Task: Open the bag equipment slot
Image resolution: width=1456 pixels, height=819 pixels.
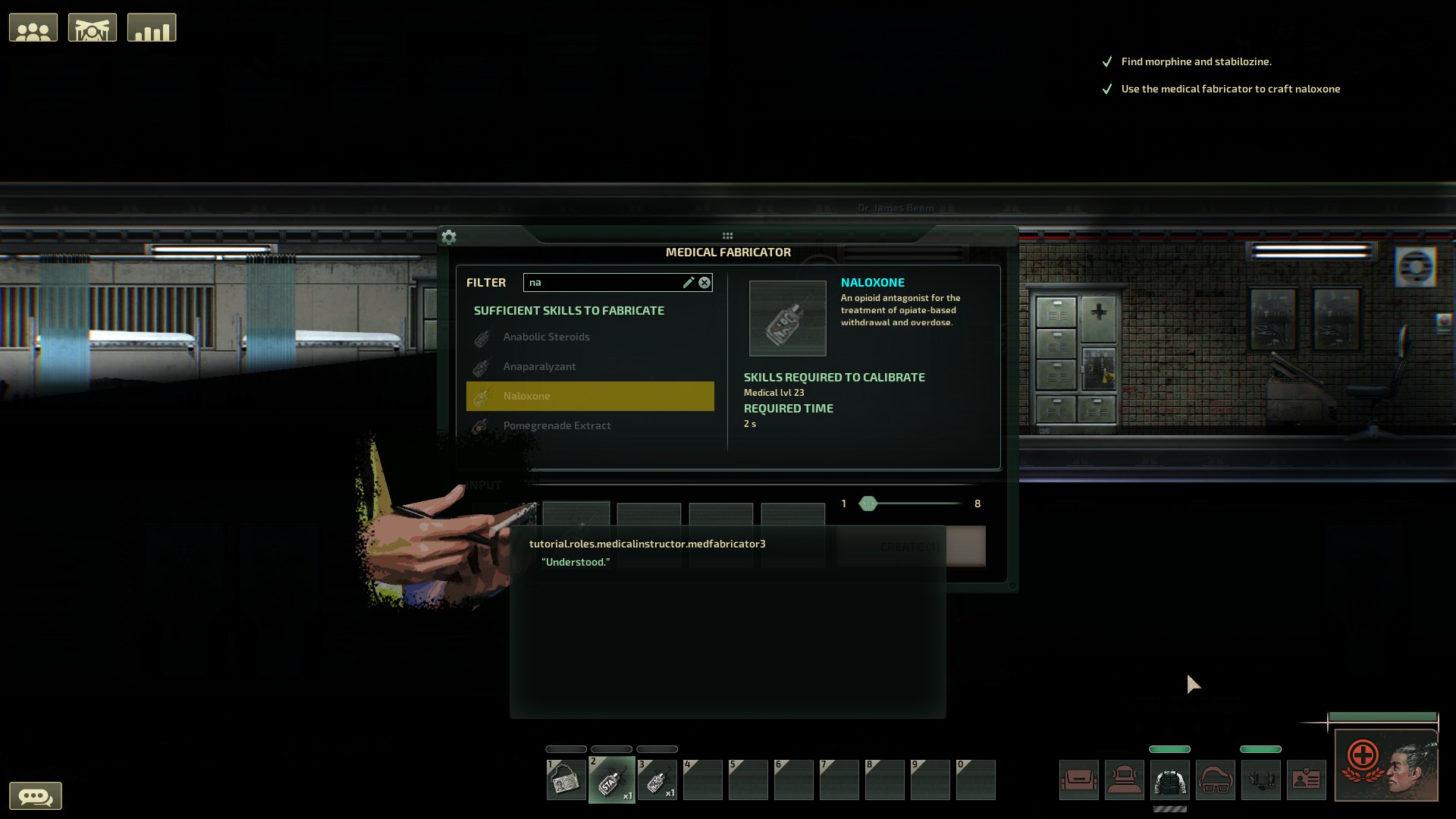Action: pos(1079,780)
